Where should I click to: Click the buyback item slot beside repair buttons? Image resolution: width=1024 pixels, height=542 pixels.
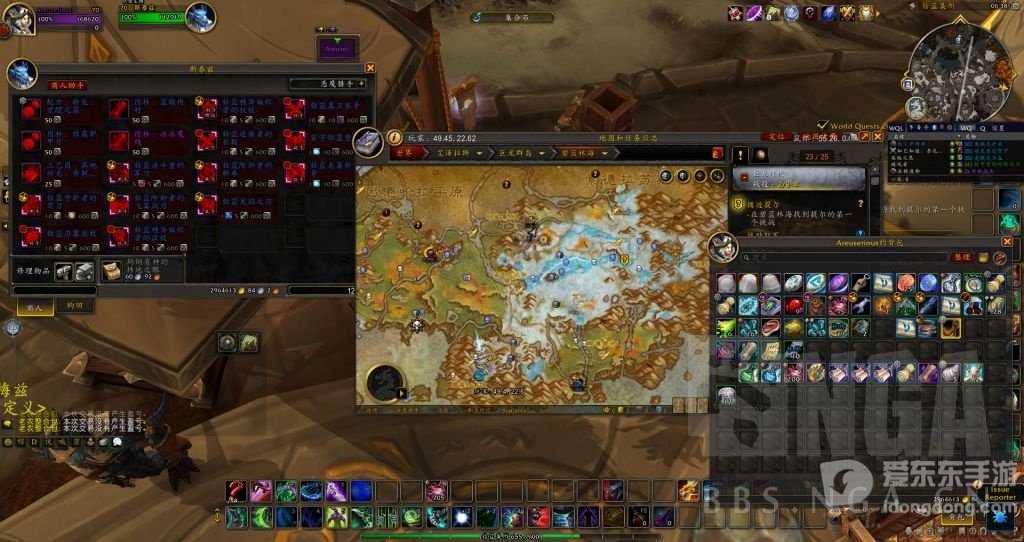(x=112, y=270)
